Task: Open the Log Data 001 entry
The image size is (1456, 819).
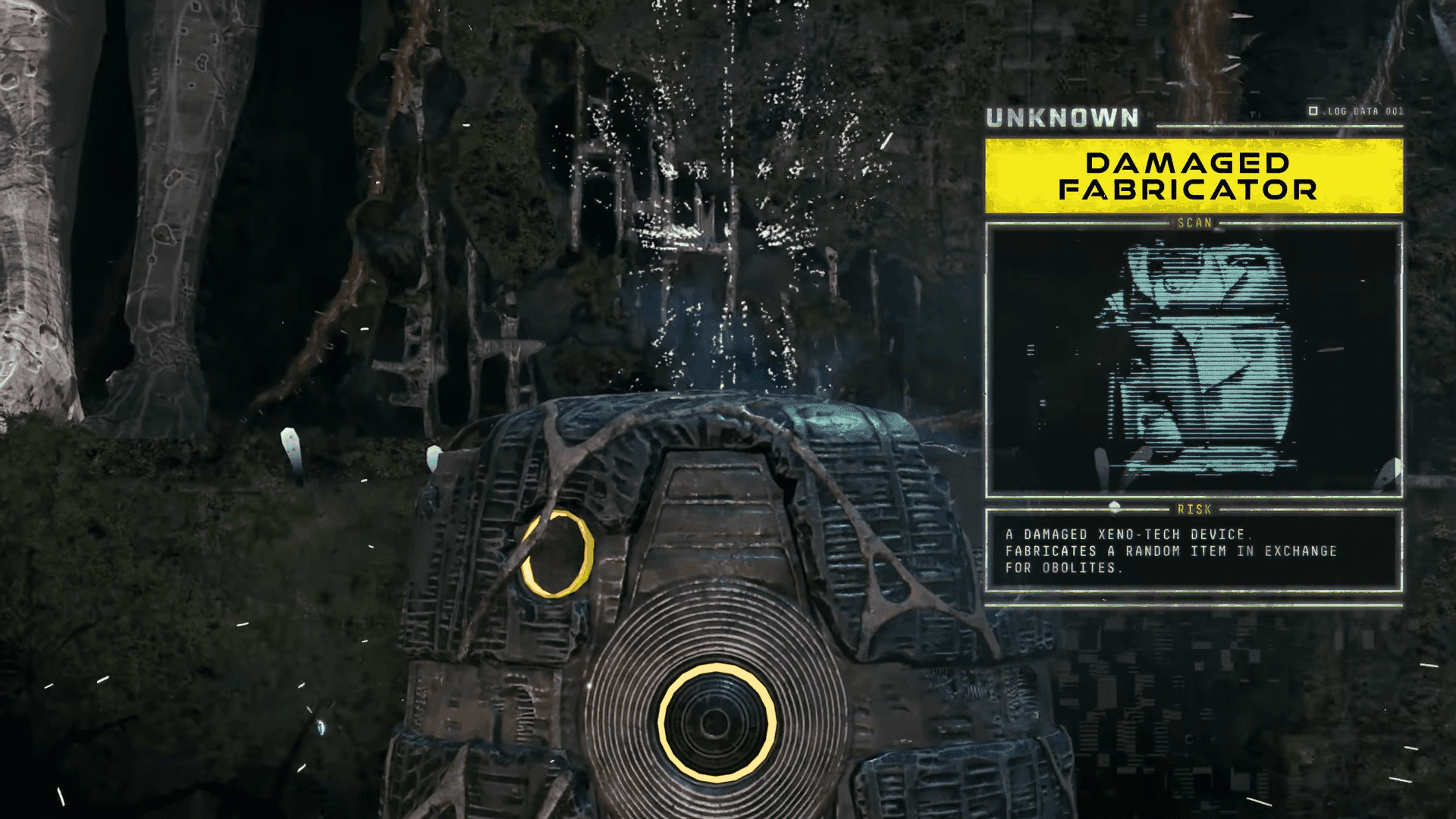Action: [1356, 111]
